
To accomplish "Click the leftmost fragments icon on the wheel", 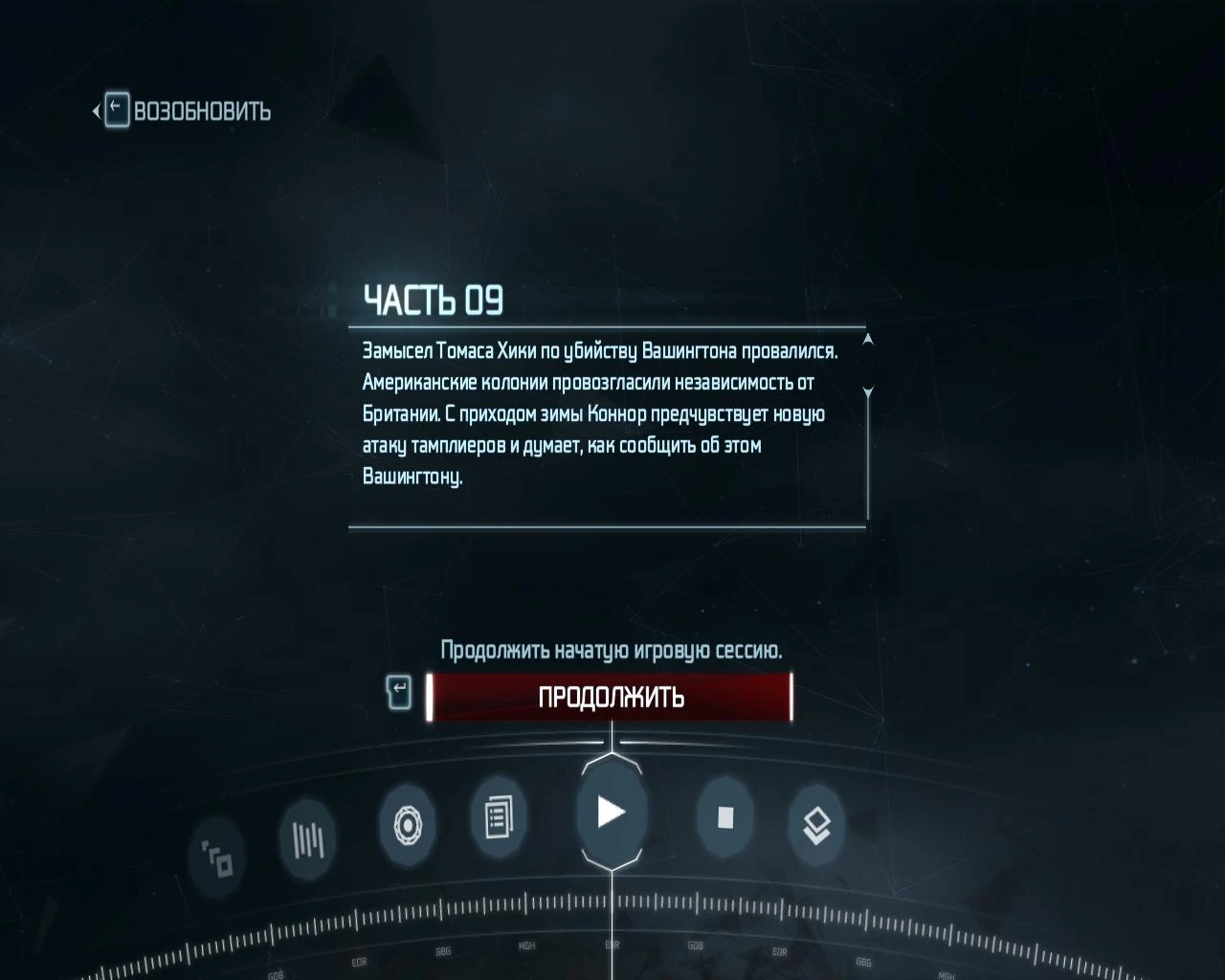I will tap(219, 858).
